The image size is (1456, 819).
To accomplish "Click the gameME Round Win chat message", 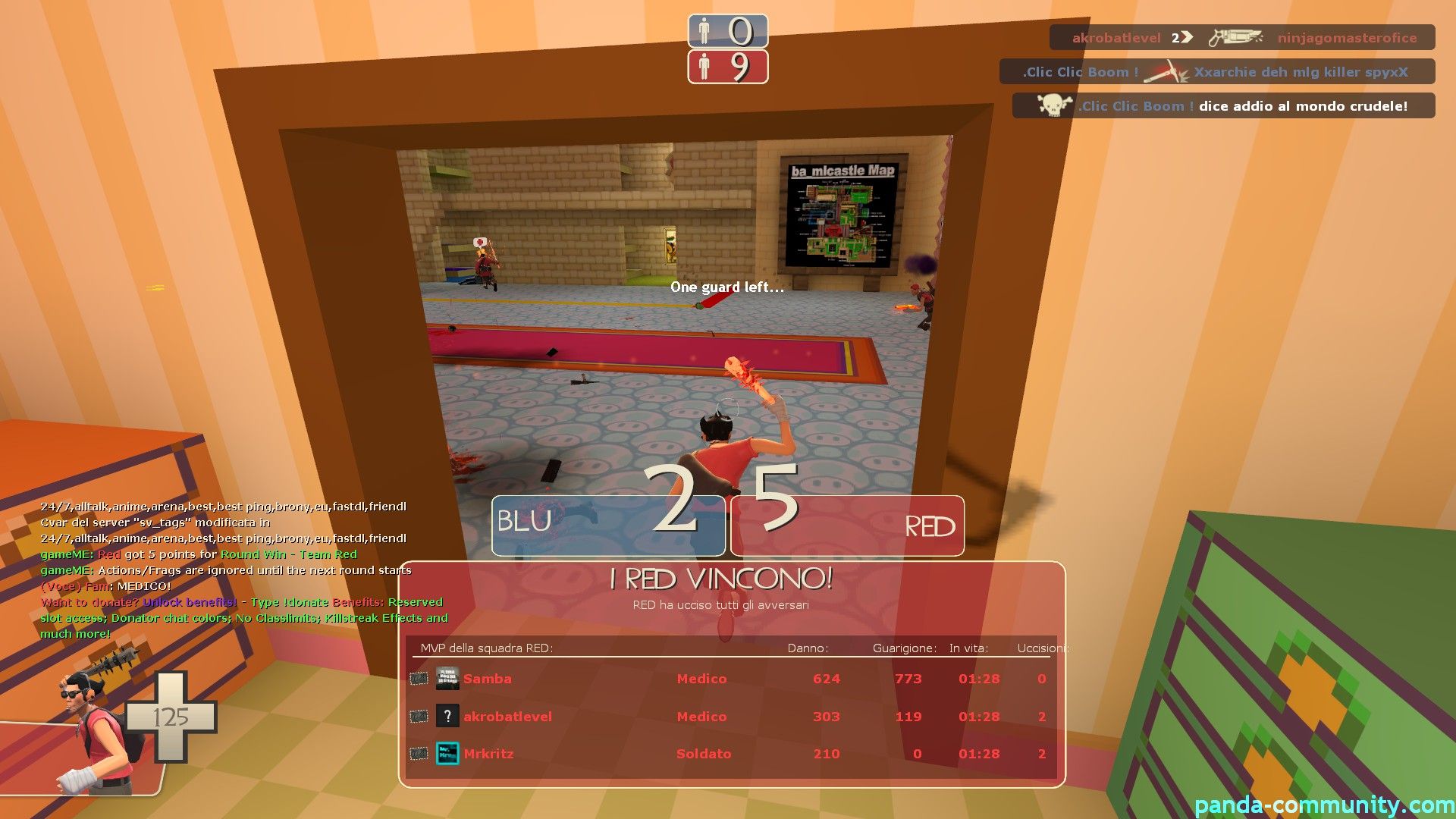I will point(199,554).
